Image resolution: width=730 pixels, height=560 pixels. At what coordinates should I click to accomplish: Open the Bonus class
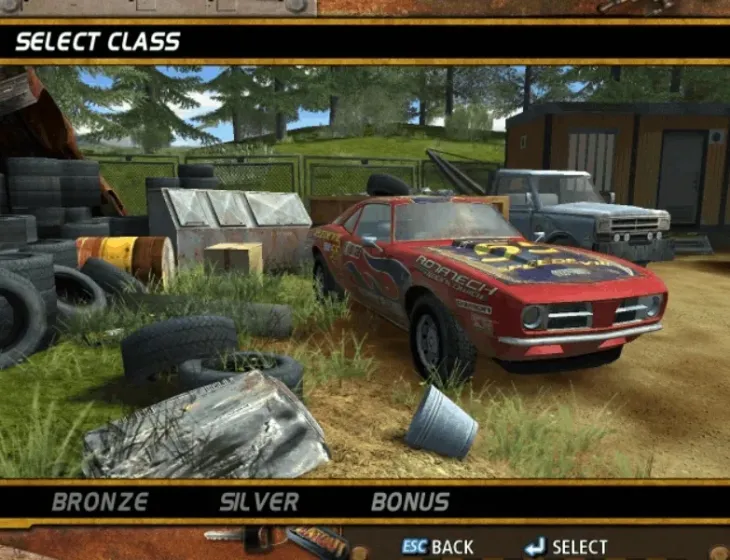click(x=410, y=502)
